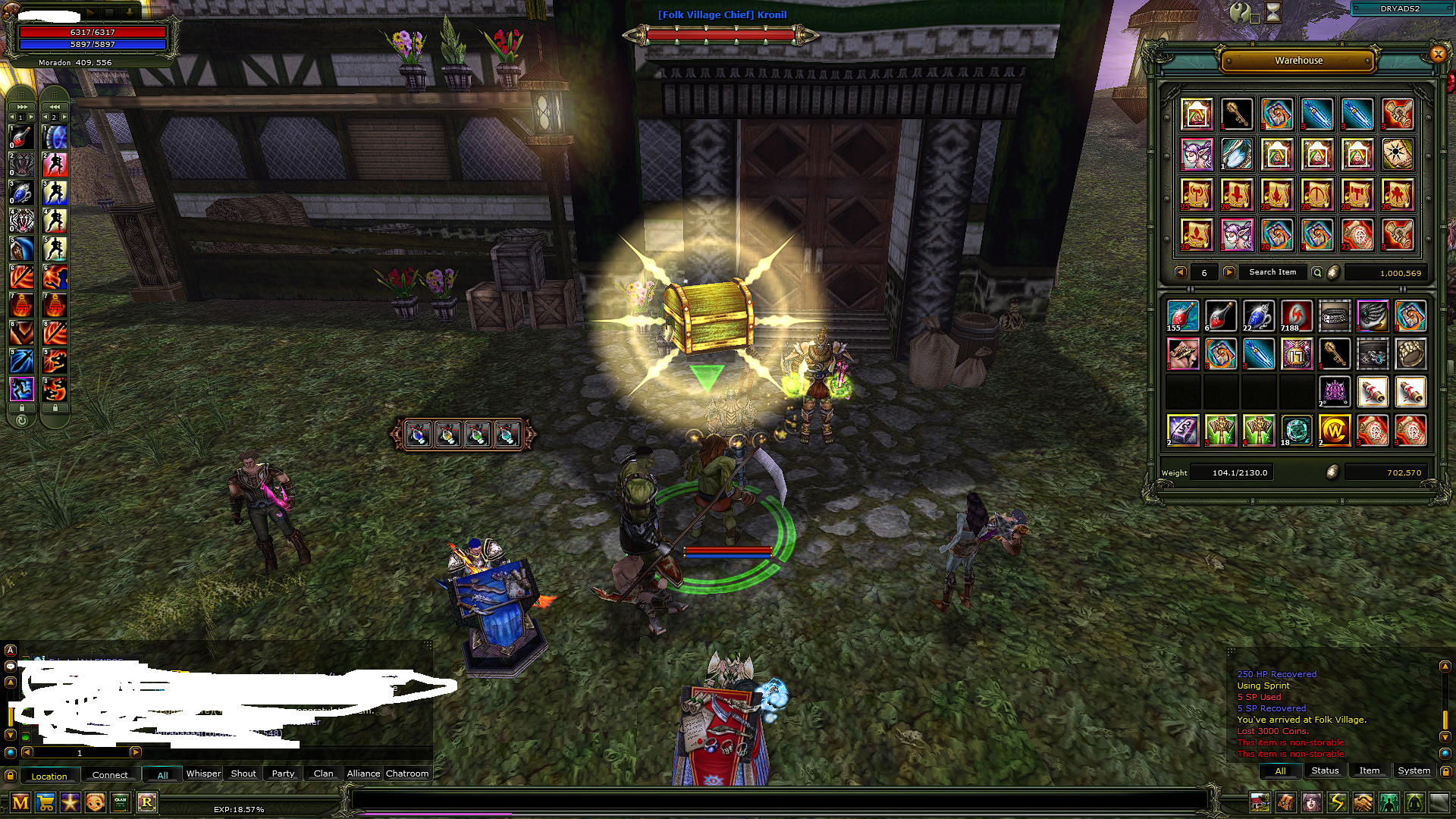The height and width of the screenshot is (819, 1456).
Task: Open the Clan chat tab
Action: coord(323,773)
